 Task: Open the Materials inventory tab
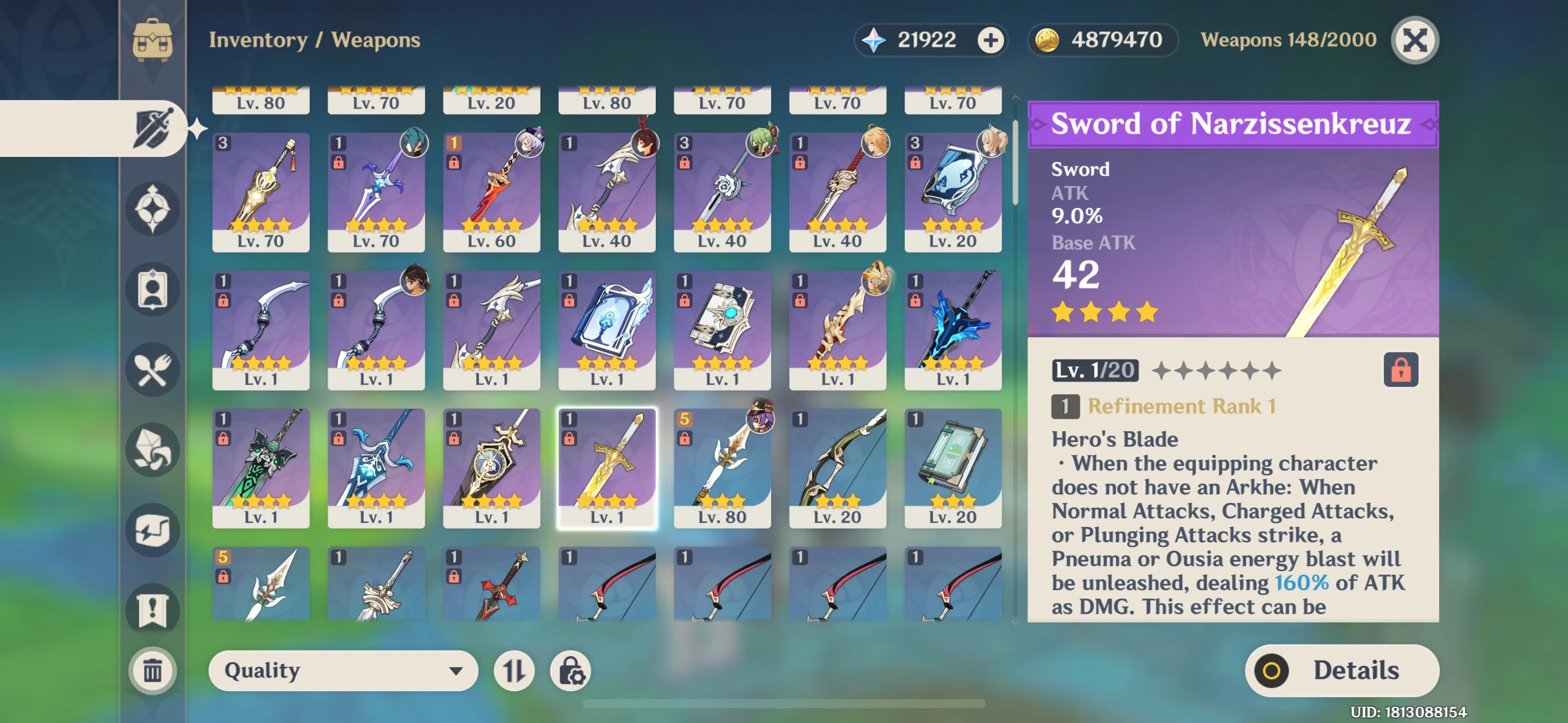[x=153, y=451]
